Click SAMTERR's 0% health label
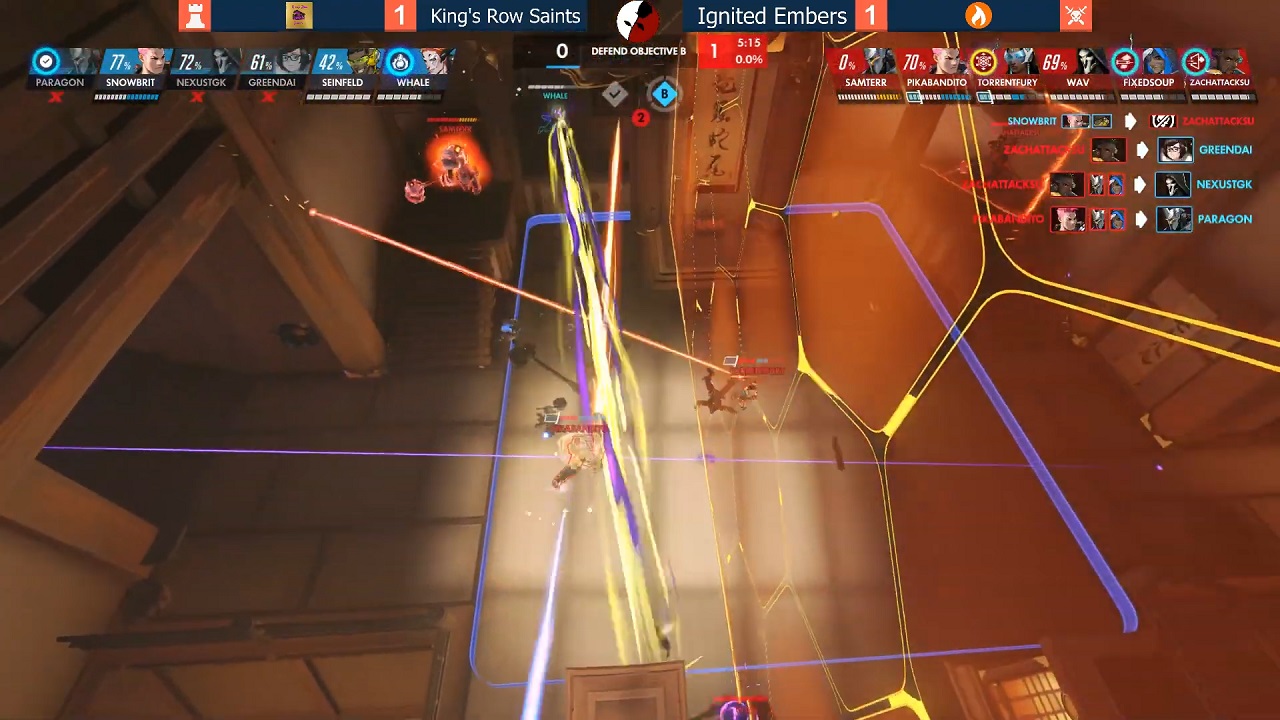Screen dimensions: 1280x720 847,62
